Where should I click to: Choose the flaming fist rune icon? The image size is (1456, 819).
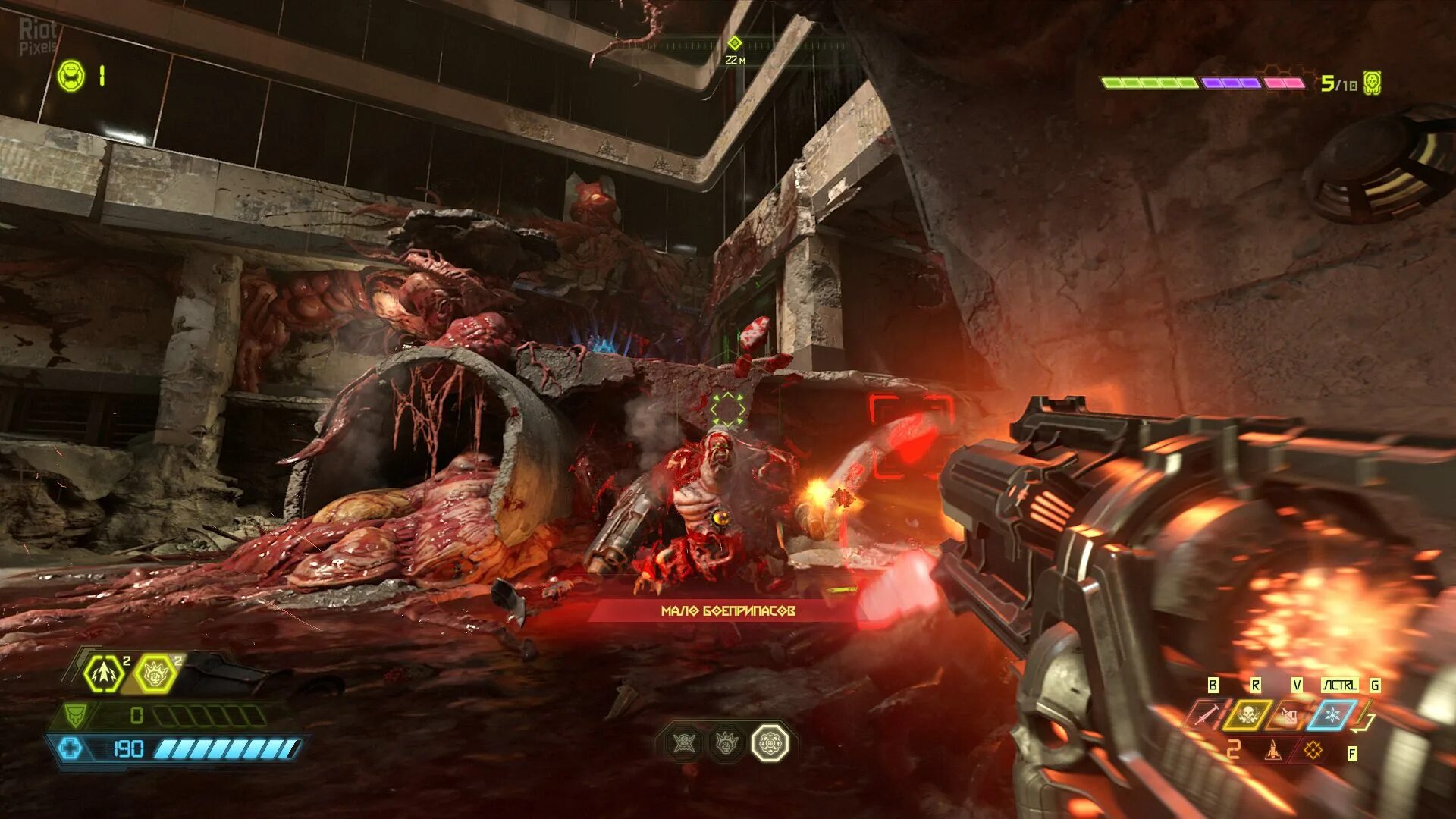[726, 743]
